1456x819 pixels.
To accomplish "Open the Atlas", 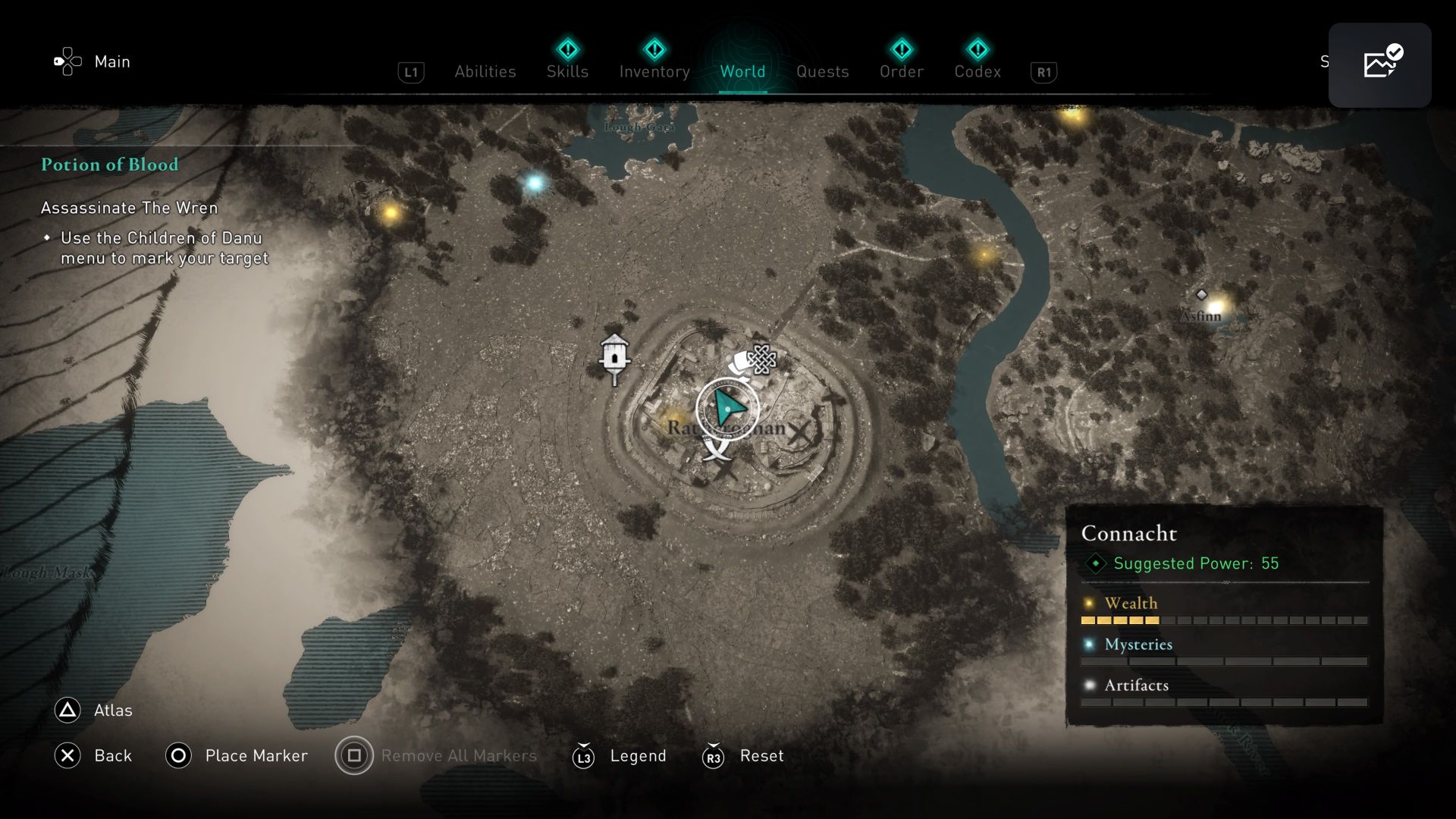I will (111, 711).
